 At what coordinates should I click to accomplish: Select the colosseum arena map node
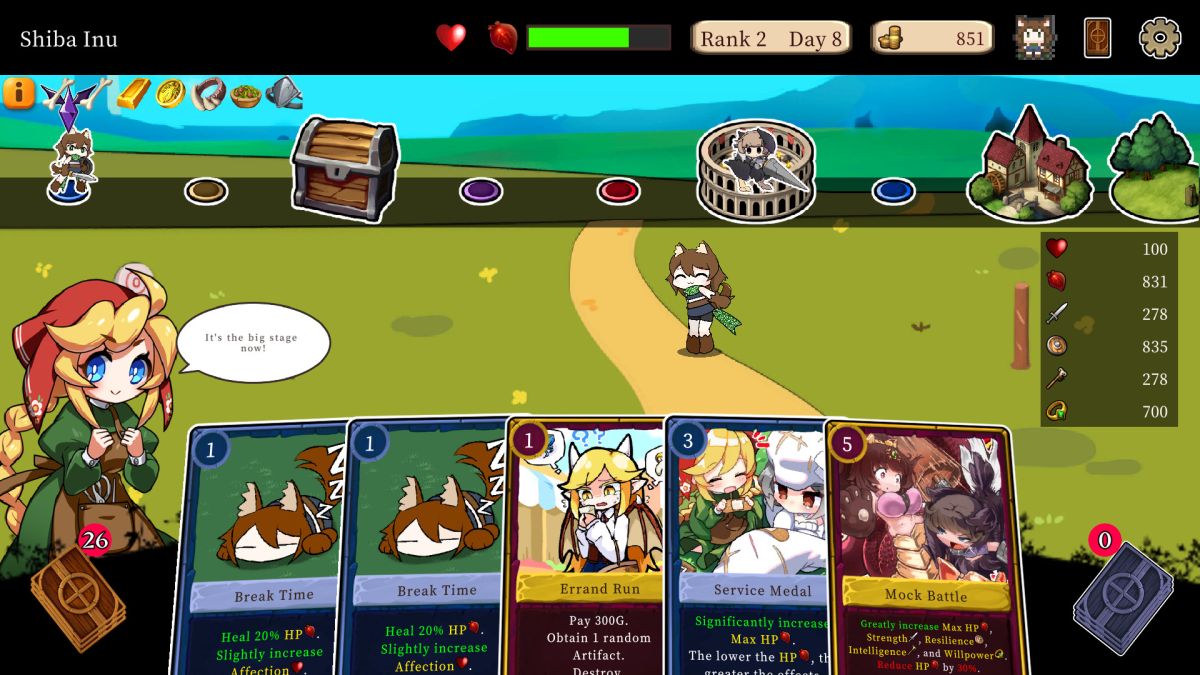point(755,168)
